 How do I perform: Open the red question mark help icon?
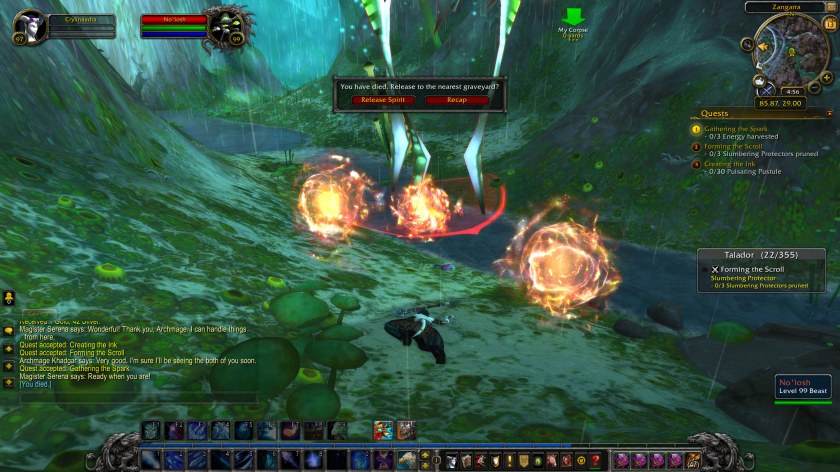597,460
